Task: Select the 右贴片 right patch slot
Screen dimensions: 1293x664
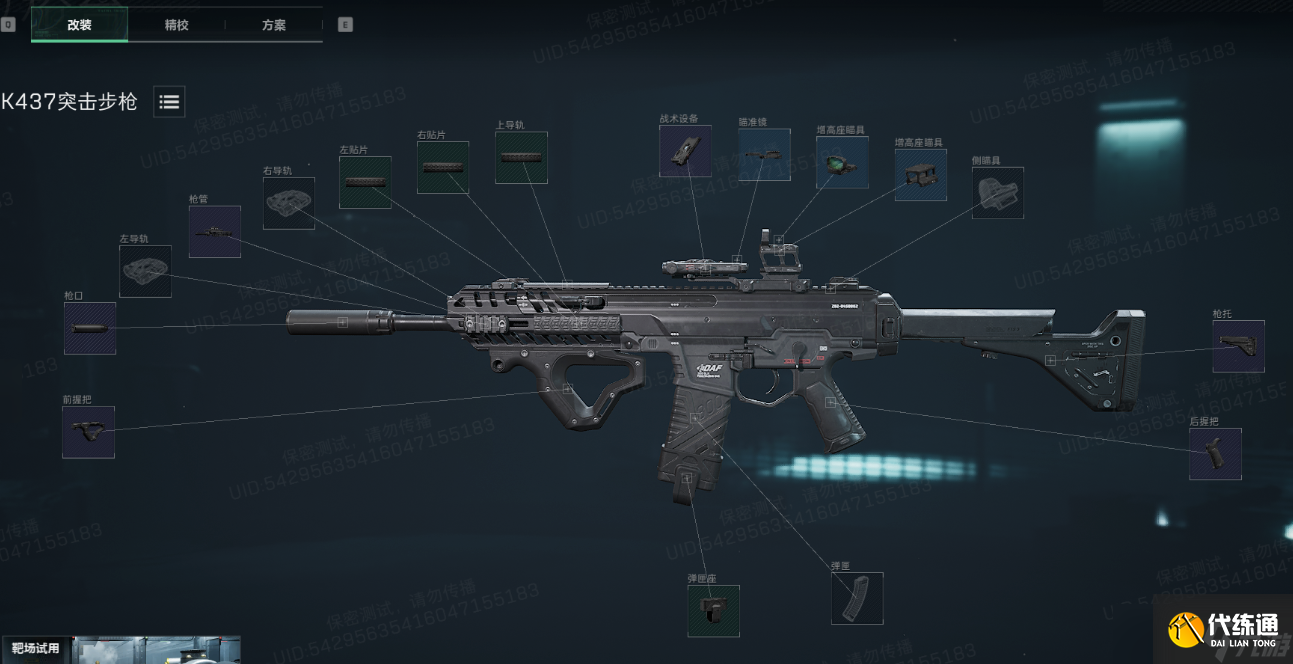Action: coord(443,167)
